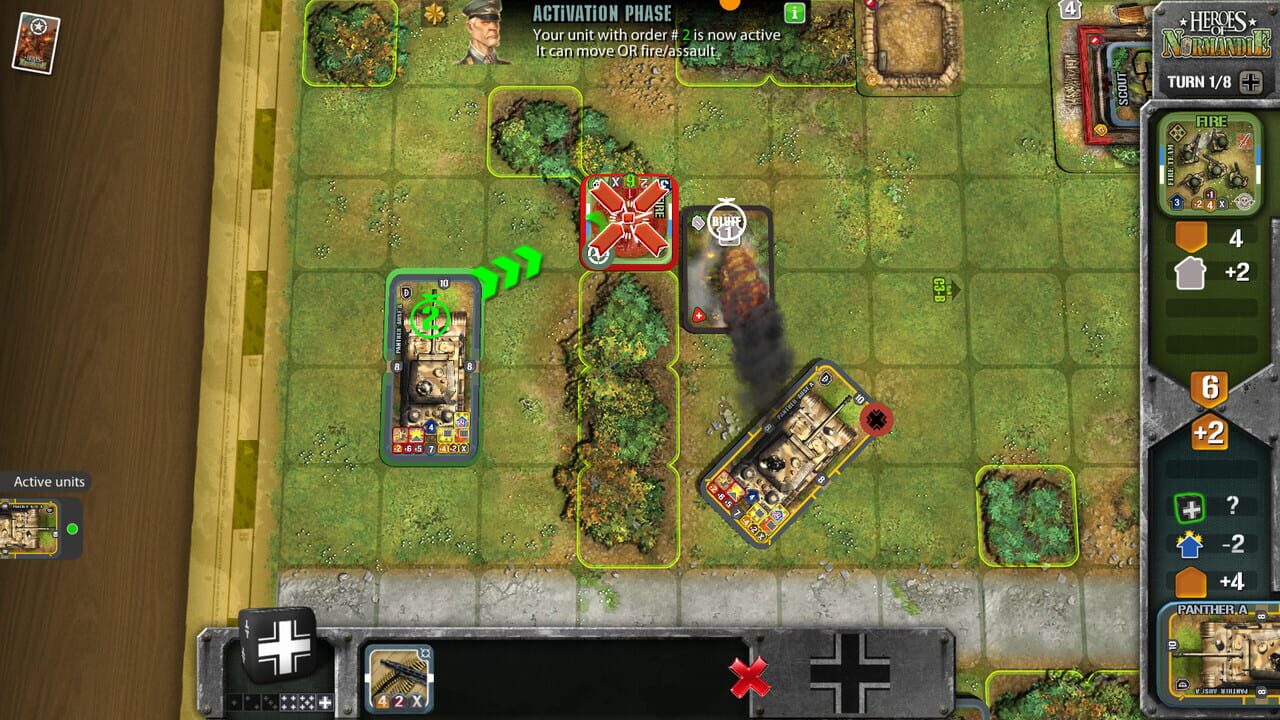
Task: Click the skull elimination marker on the Panther
Action: tap(875, 420)
